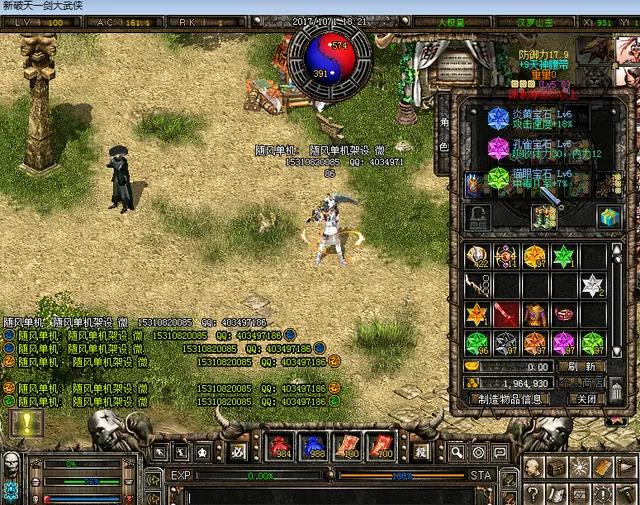
Task: Select the red potion hotbar slot
Action: [279, 446]
